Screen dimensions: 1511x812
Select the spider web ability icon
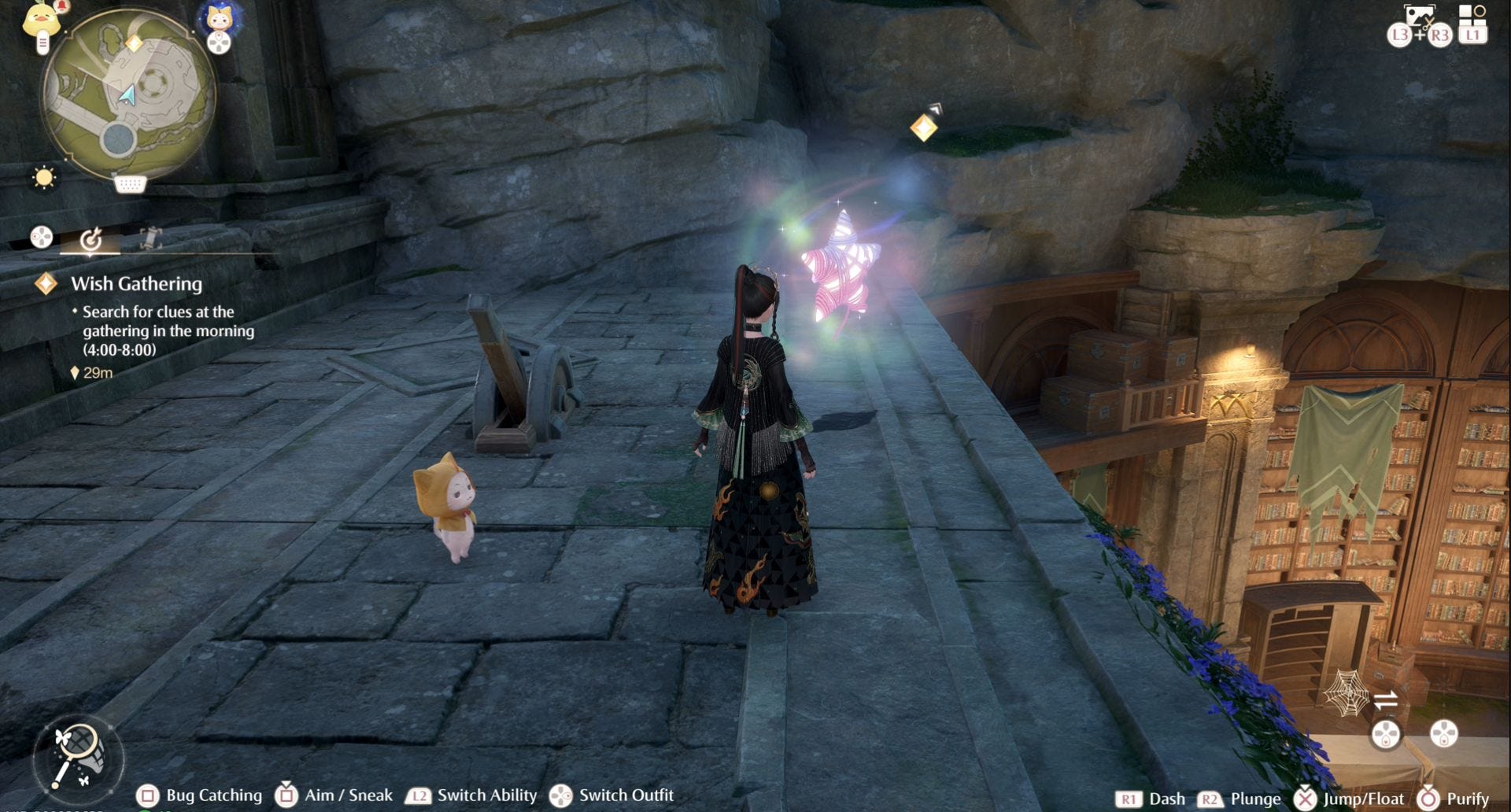1345,692
